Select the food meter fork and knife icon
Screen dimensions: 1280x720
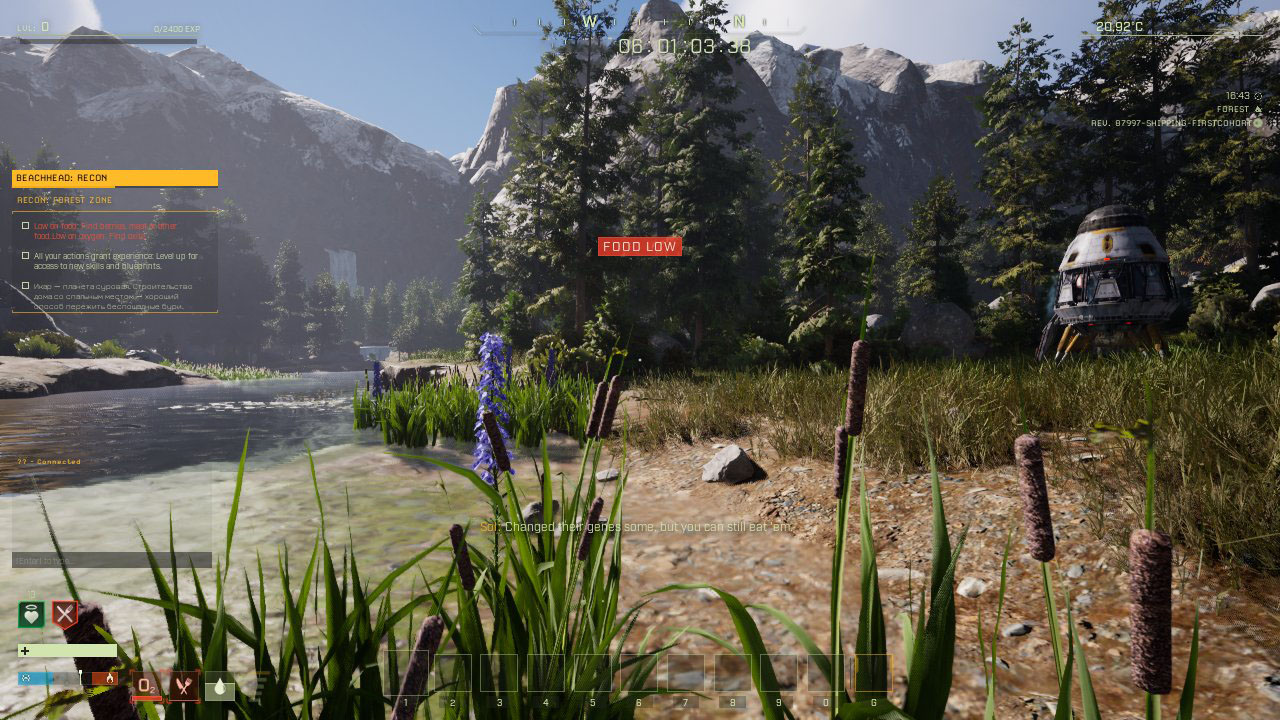click(183, 685)
